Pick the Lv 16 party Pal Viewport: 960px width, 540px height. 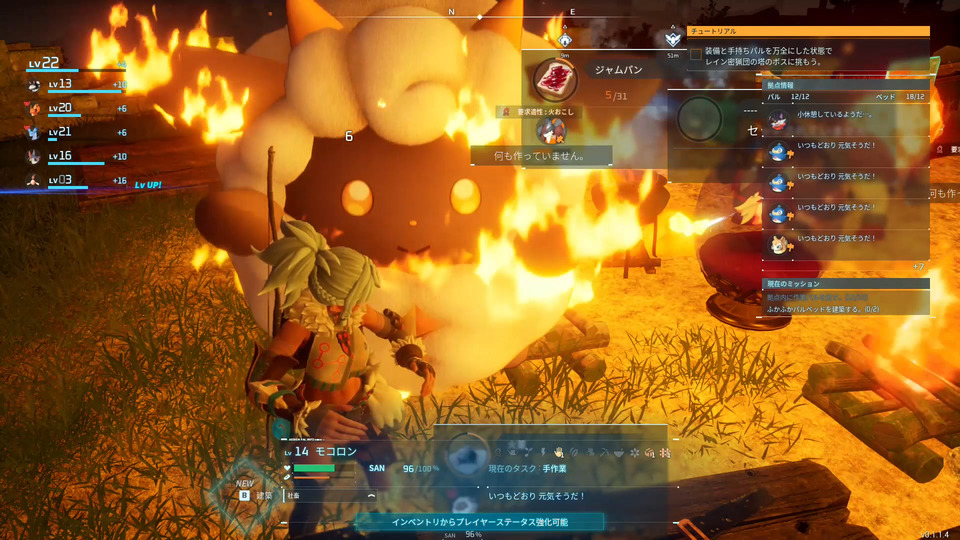tap(35, 157)
